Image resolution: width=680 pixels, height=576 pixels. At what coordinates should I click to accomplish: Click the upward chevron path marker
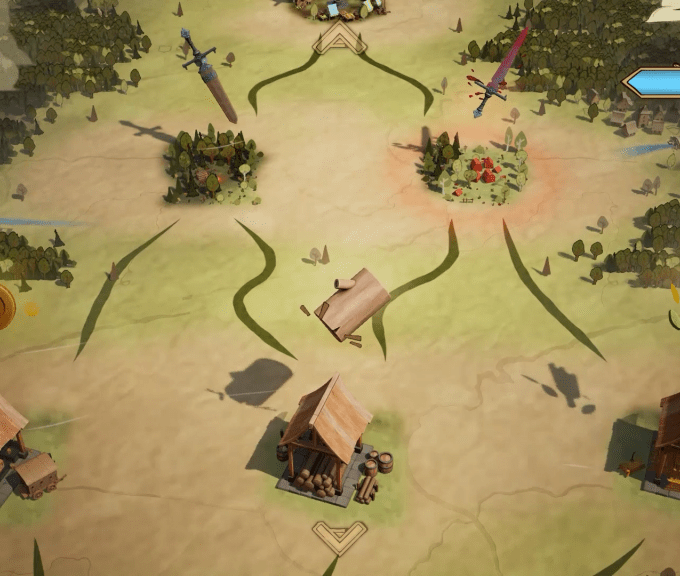[340, 39]
